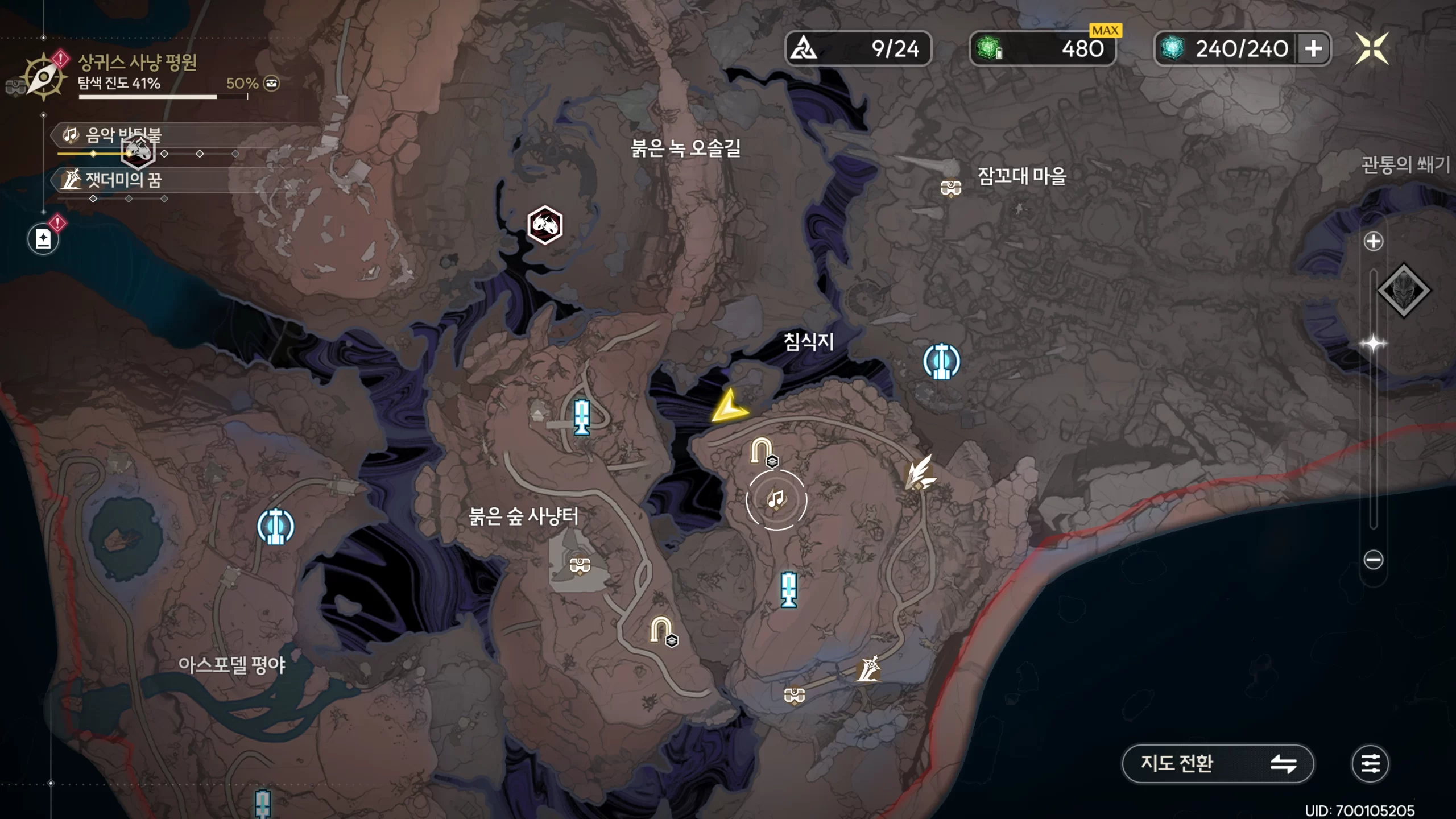This screenshot has height=819, width=1456.
Task: Click the 지도 전환 map switch button
Action: pos(1217,763)
